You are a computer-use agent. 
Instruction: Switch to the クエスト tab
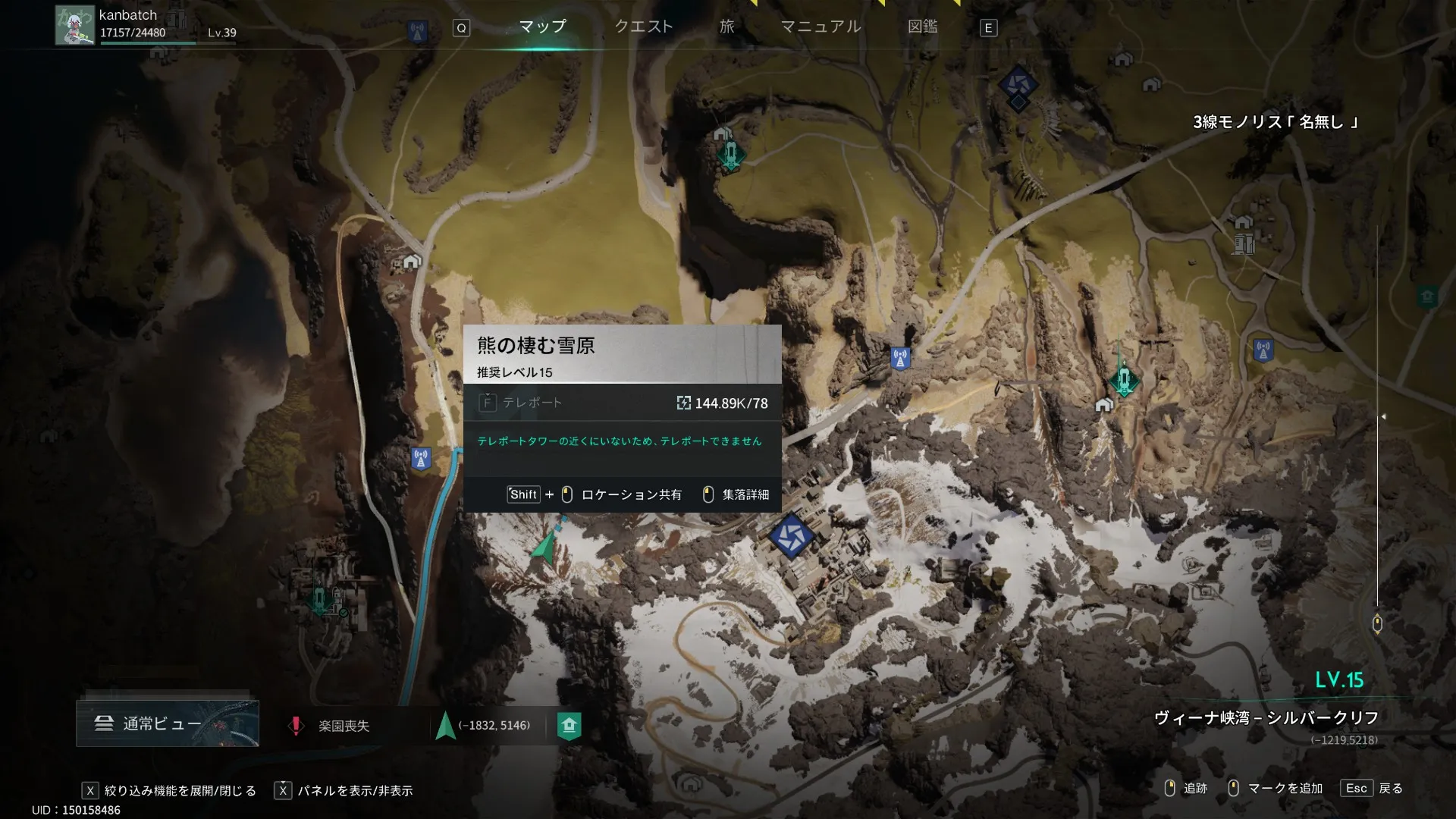click(643, 27)
